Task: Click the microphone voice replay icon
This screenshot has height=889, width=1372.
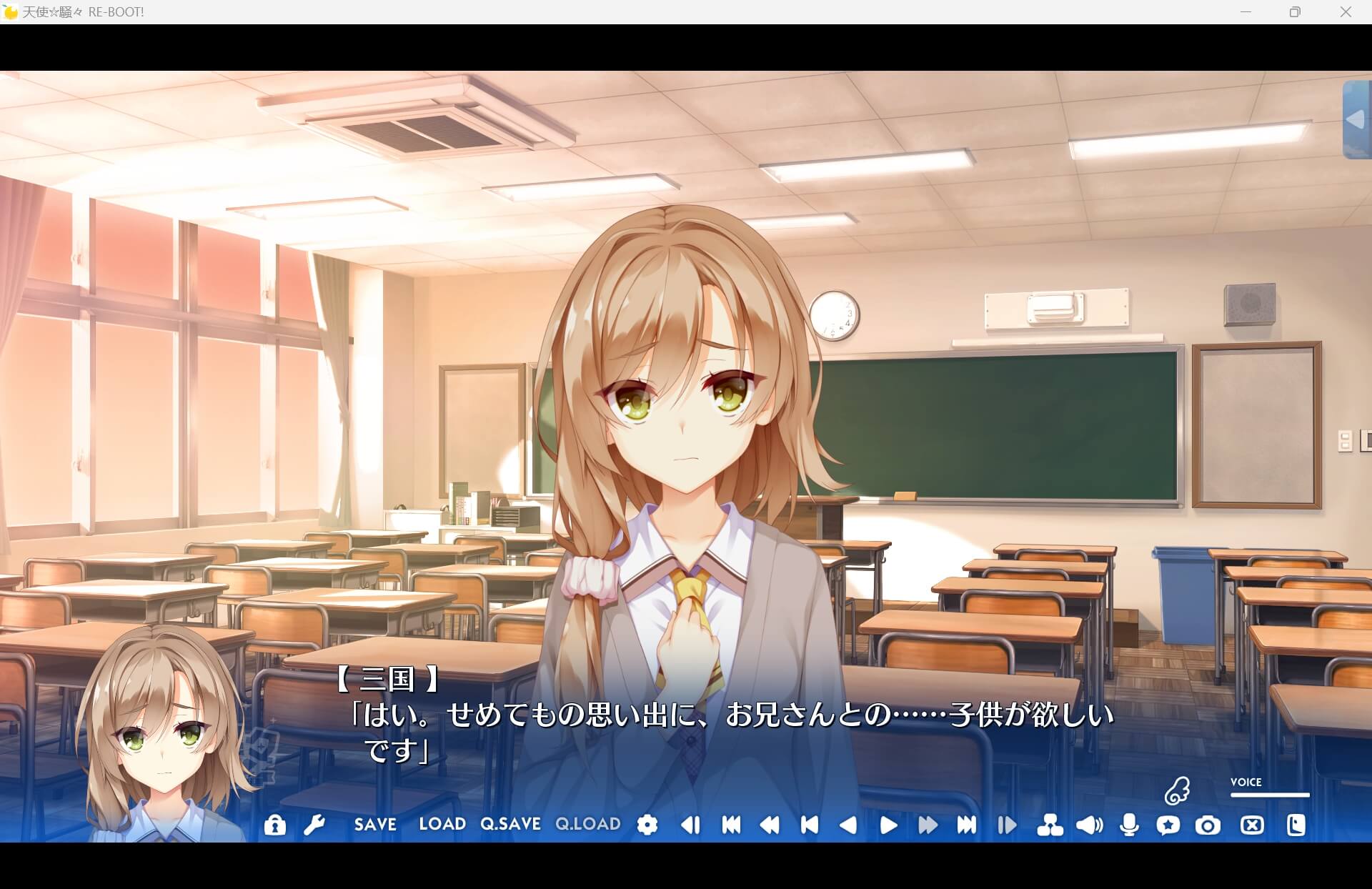Action: coord(1129,825)
